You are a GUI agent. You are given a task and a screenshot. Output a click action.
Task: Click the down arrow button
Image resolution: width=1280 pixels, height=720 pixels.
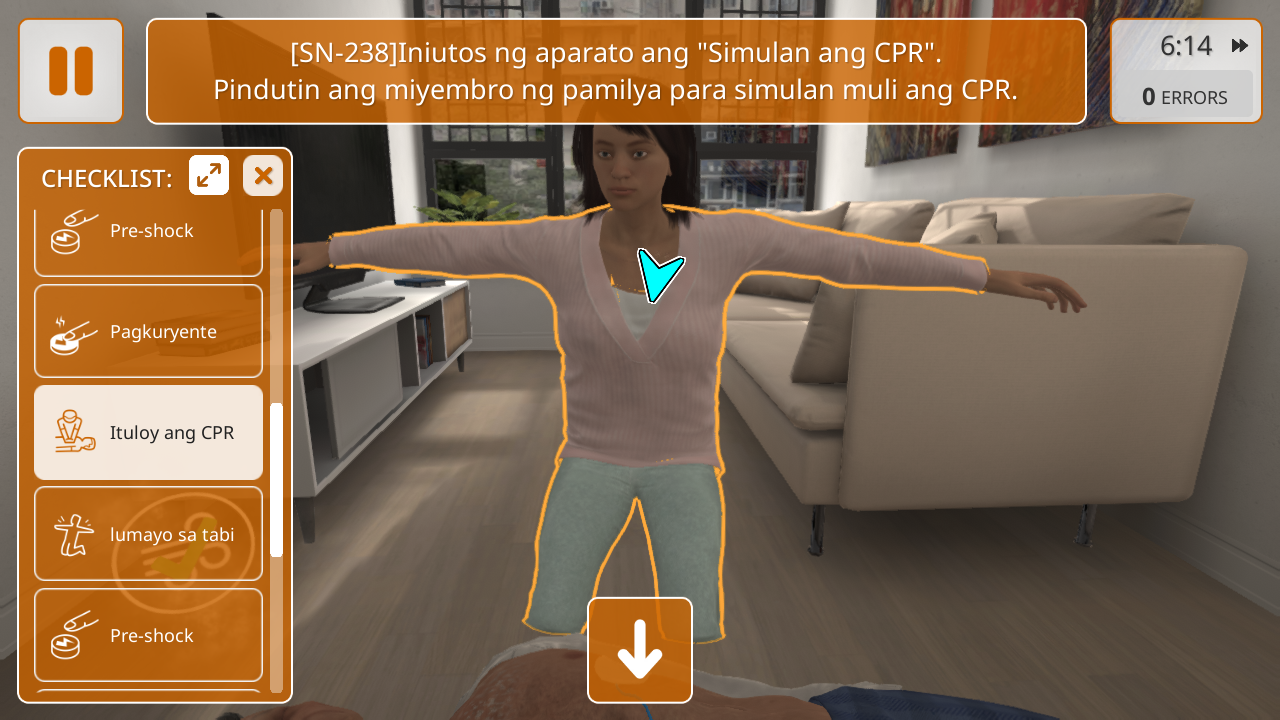click(640, 650)
